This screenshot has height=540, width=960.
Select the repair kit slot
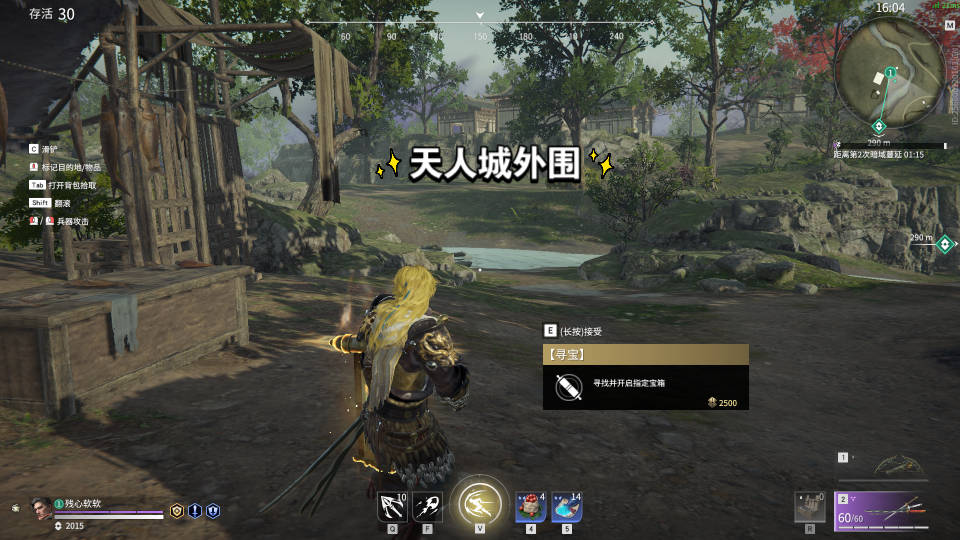pos(809,506)
